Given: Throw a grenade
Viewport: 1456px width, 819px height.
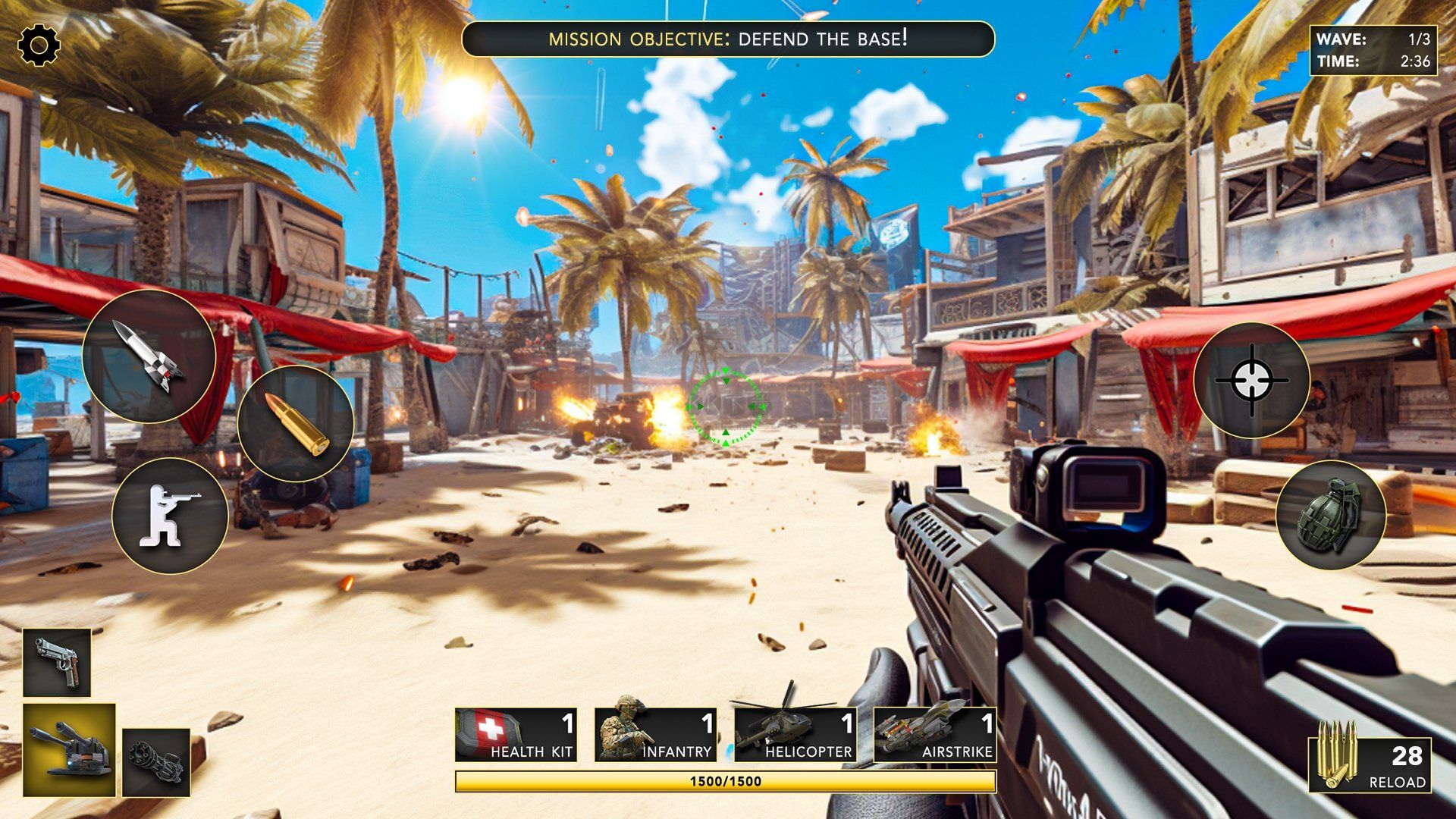Looking at the screenshot, I should click(1331, 515).
